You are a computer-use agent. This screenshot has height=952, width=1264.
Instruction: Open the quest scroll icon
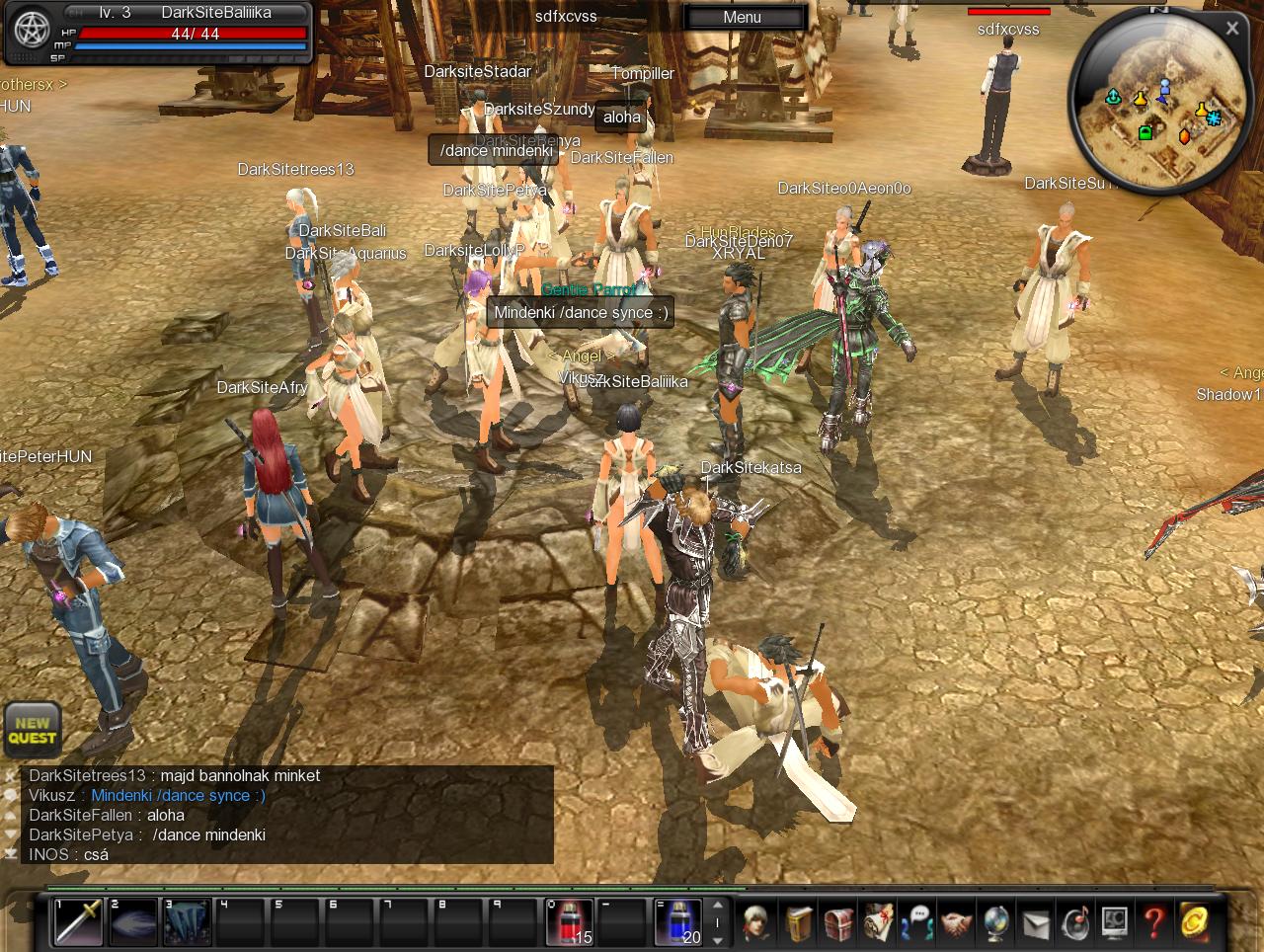tap(878, 921)
